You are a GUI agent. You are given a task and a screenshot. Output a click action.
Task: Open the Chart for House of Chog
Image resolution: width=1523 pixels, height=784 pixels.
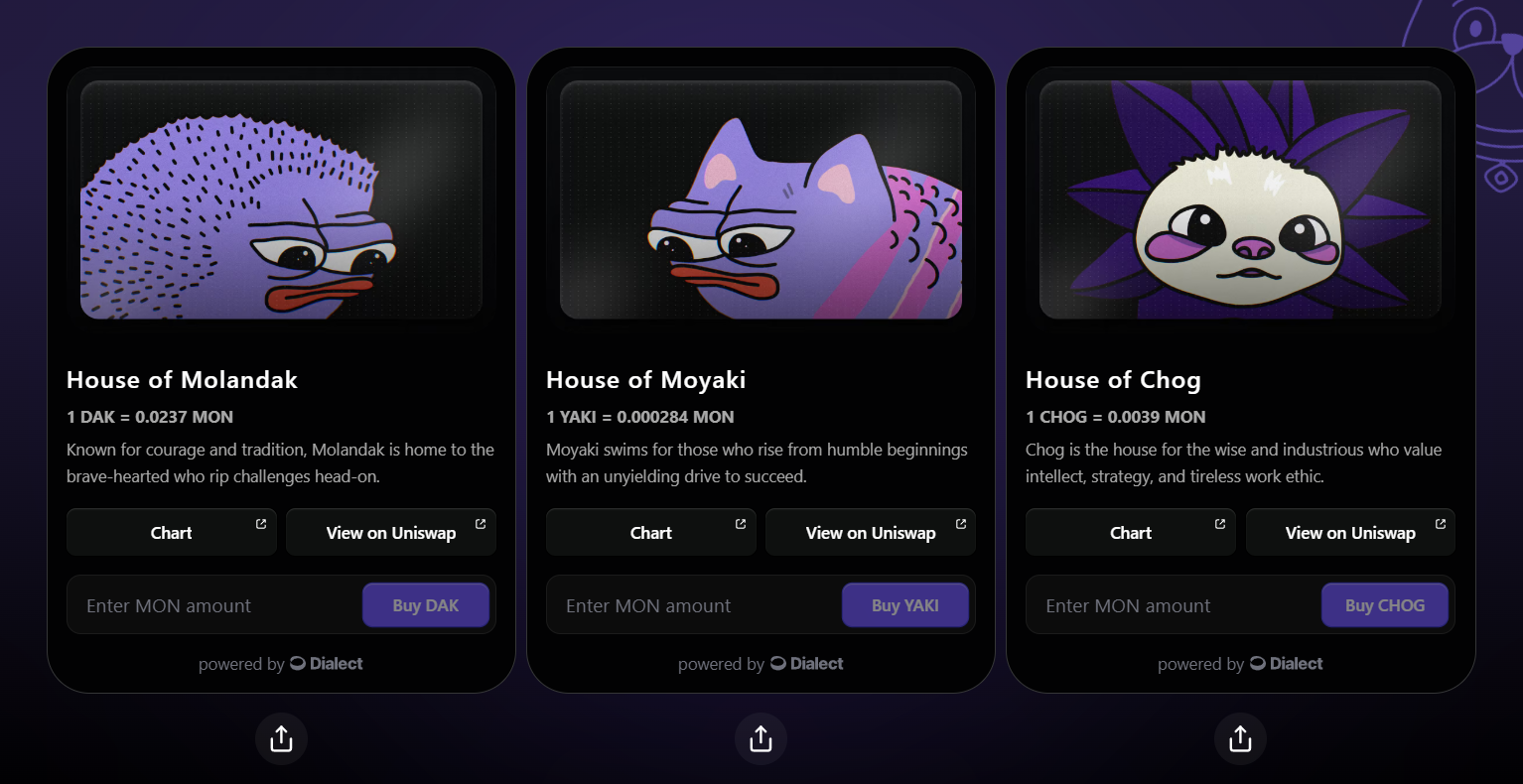coord(1131,533)
